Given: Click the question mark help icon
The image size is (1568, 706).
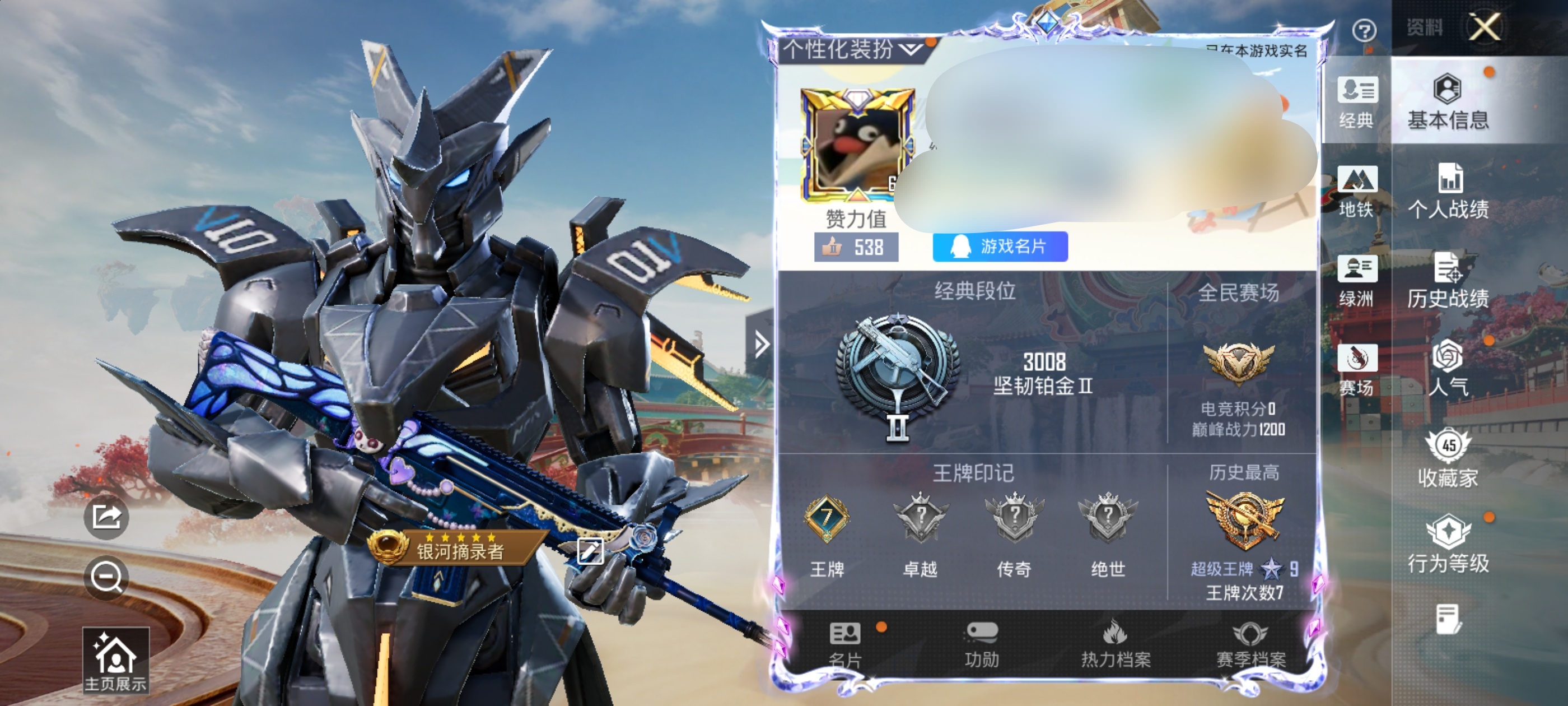Looking at the screenshot, I should 1364,30.
